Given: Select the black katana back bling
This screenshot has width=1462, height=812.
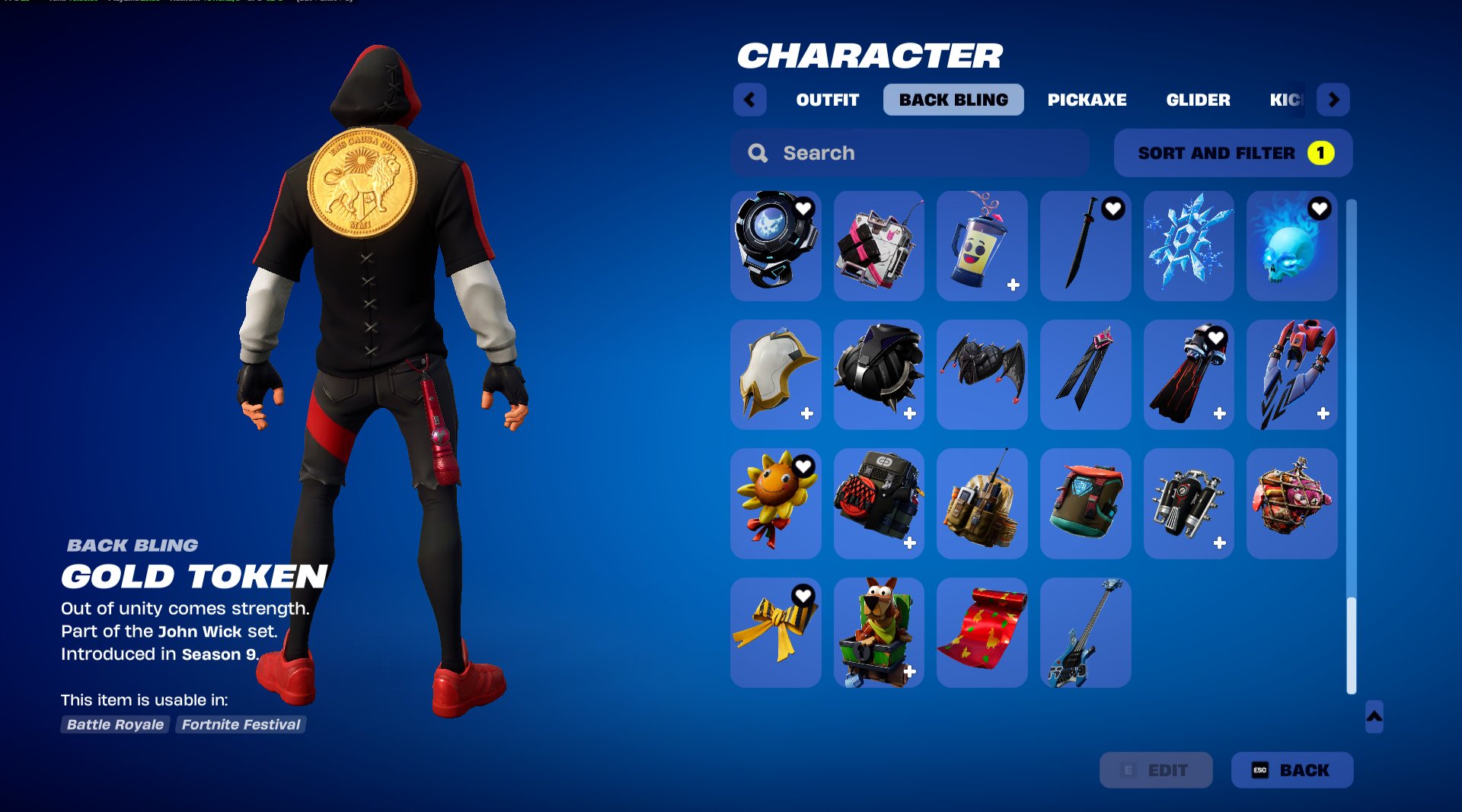Looking at the screenshot, I should click(1086, 246).
